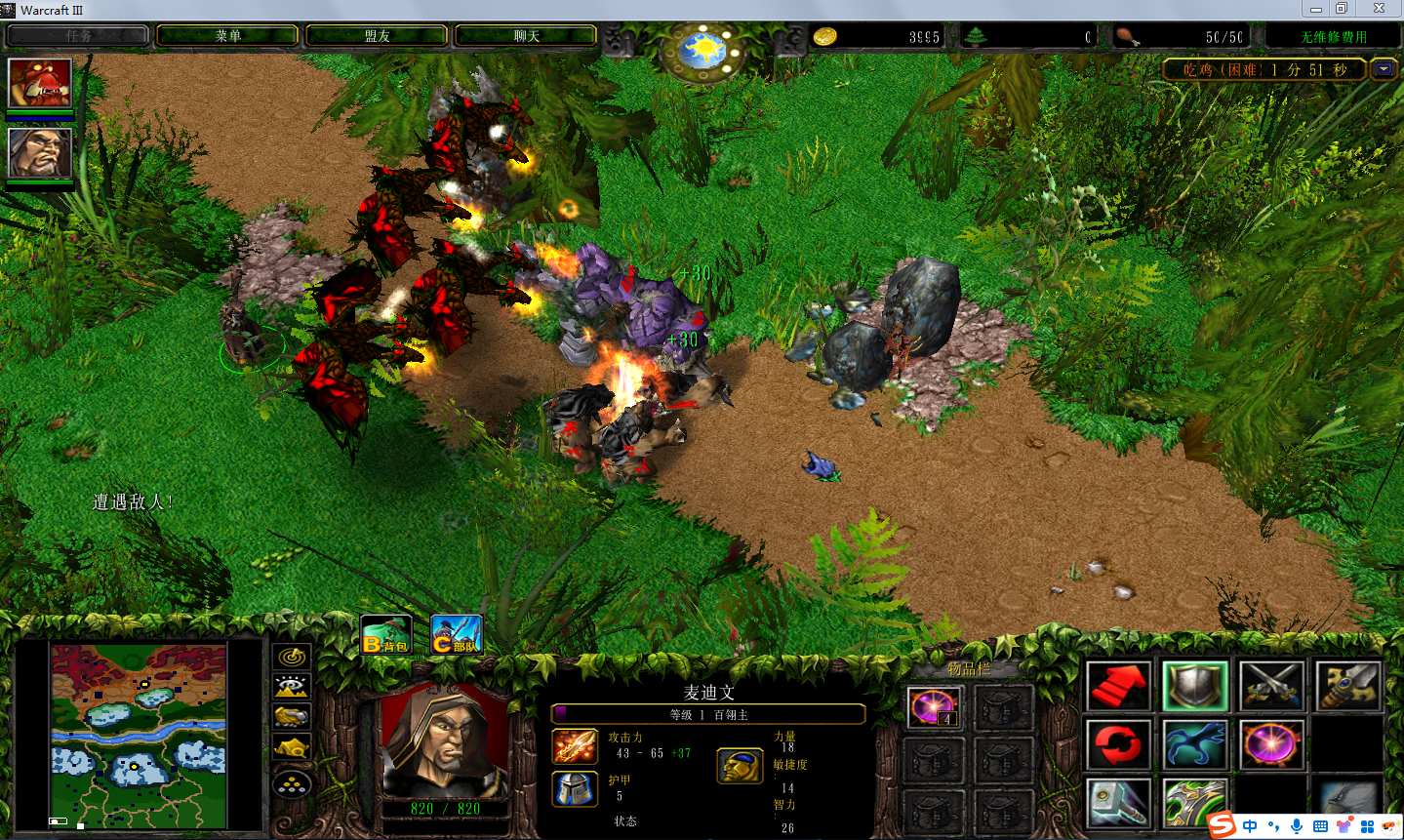Image resolution: width=1404 pixels, height=840 pixels.
Task: Open the B 背包 backpack icon
Action: pyautogui.click(x=385, y=635)
